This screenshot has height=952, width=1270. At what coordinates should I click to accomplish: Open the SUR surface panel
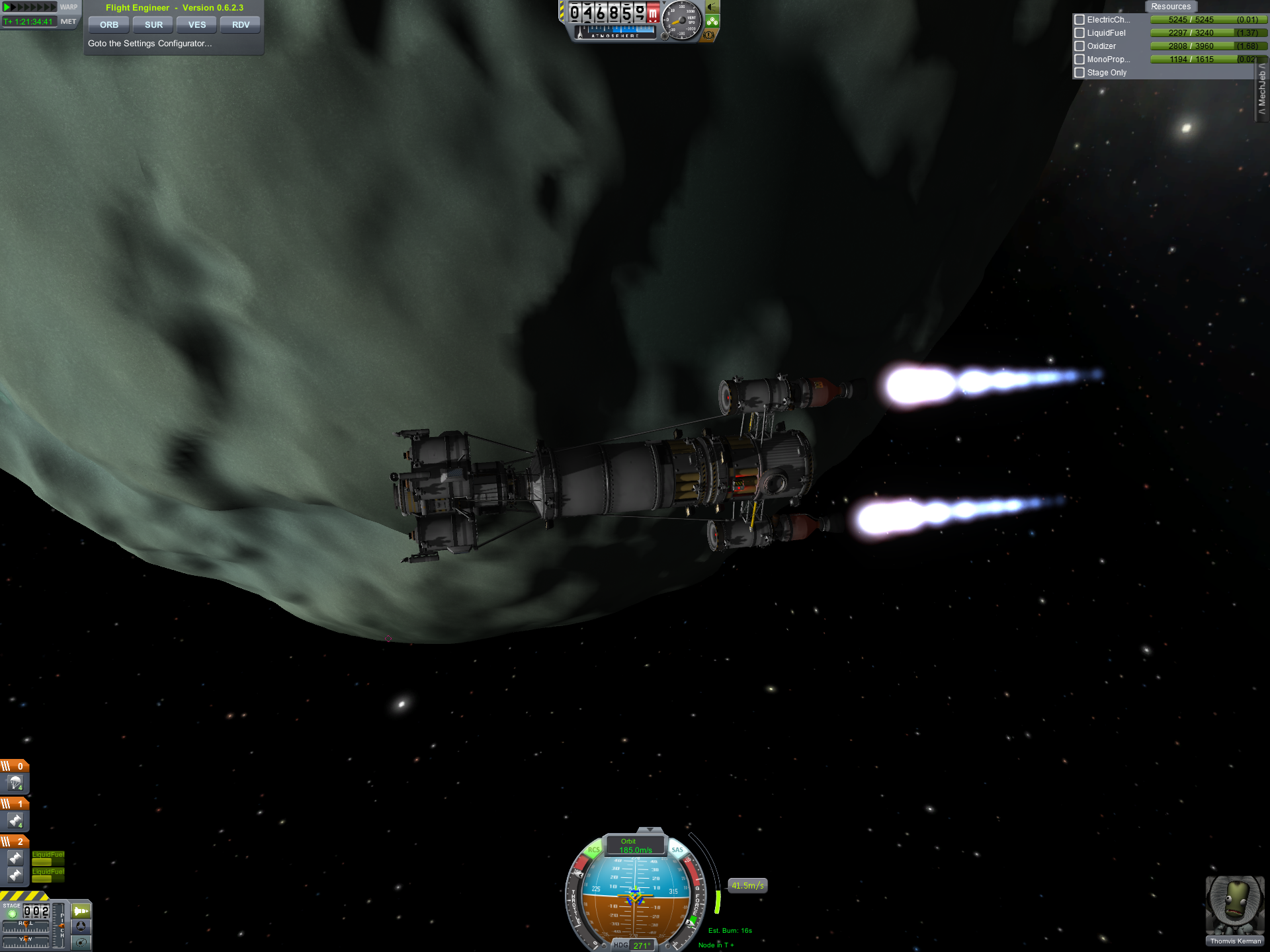(153, 25)
